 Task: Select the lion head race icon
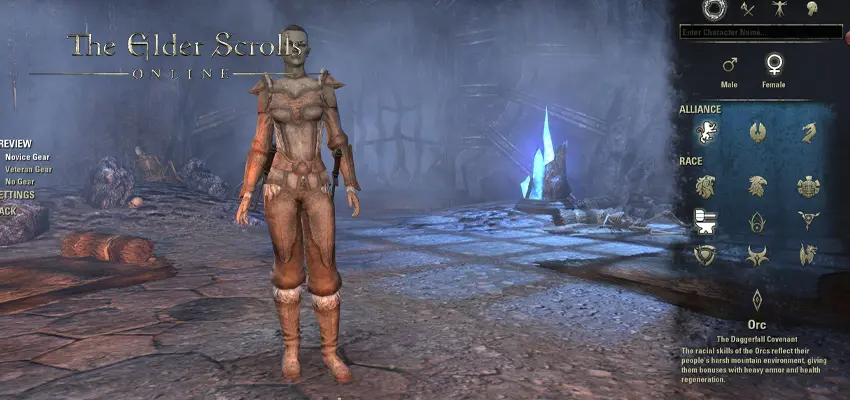point(704,186)
